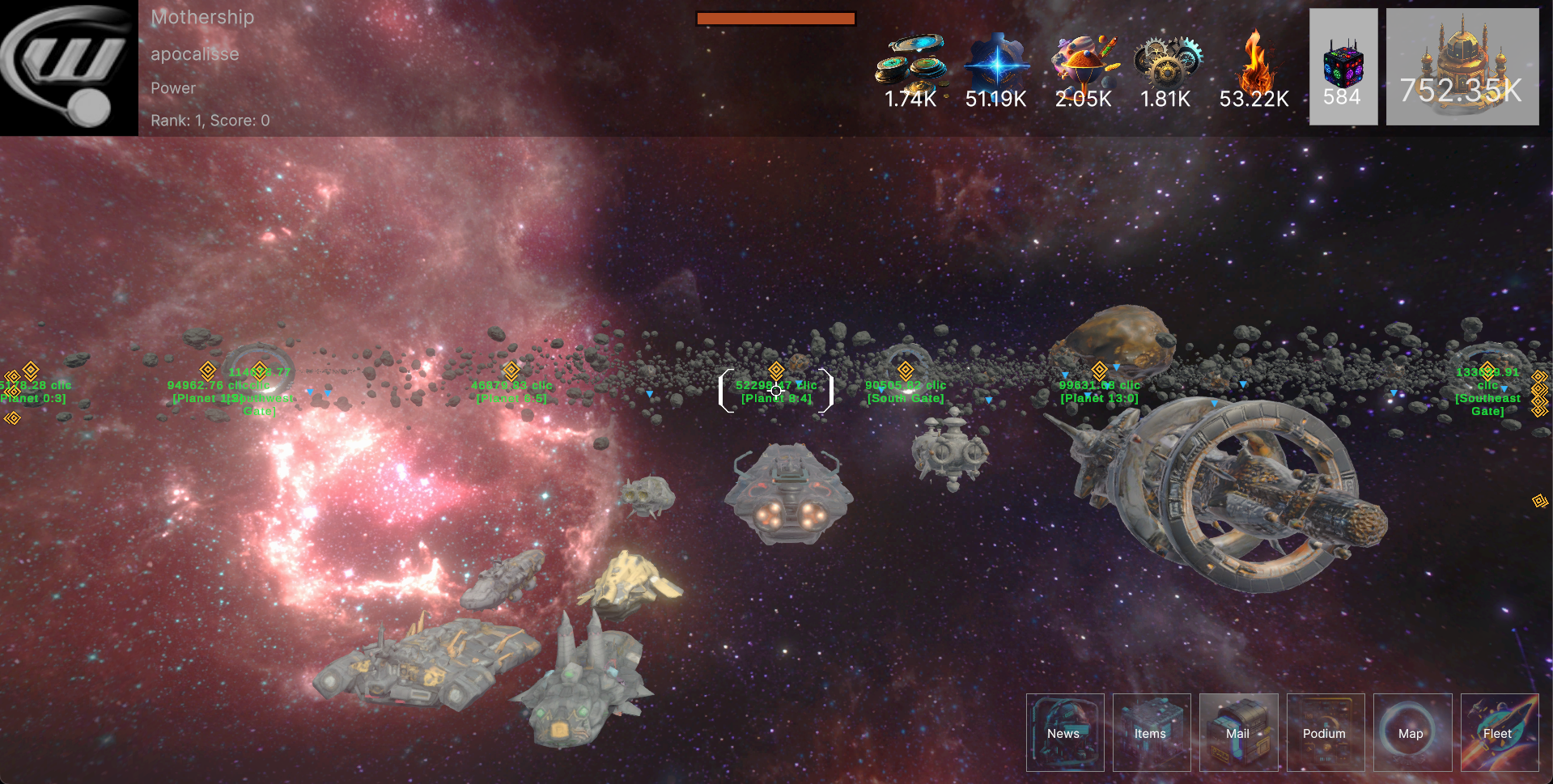Open the Map view
This screenshot has height=784, width=1553.
pyautogui.click(x=1412, y=732)
